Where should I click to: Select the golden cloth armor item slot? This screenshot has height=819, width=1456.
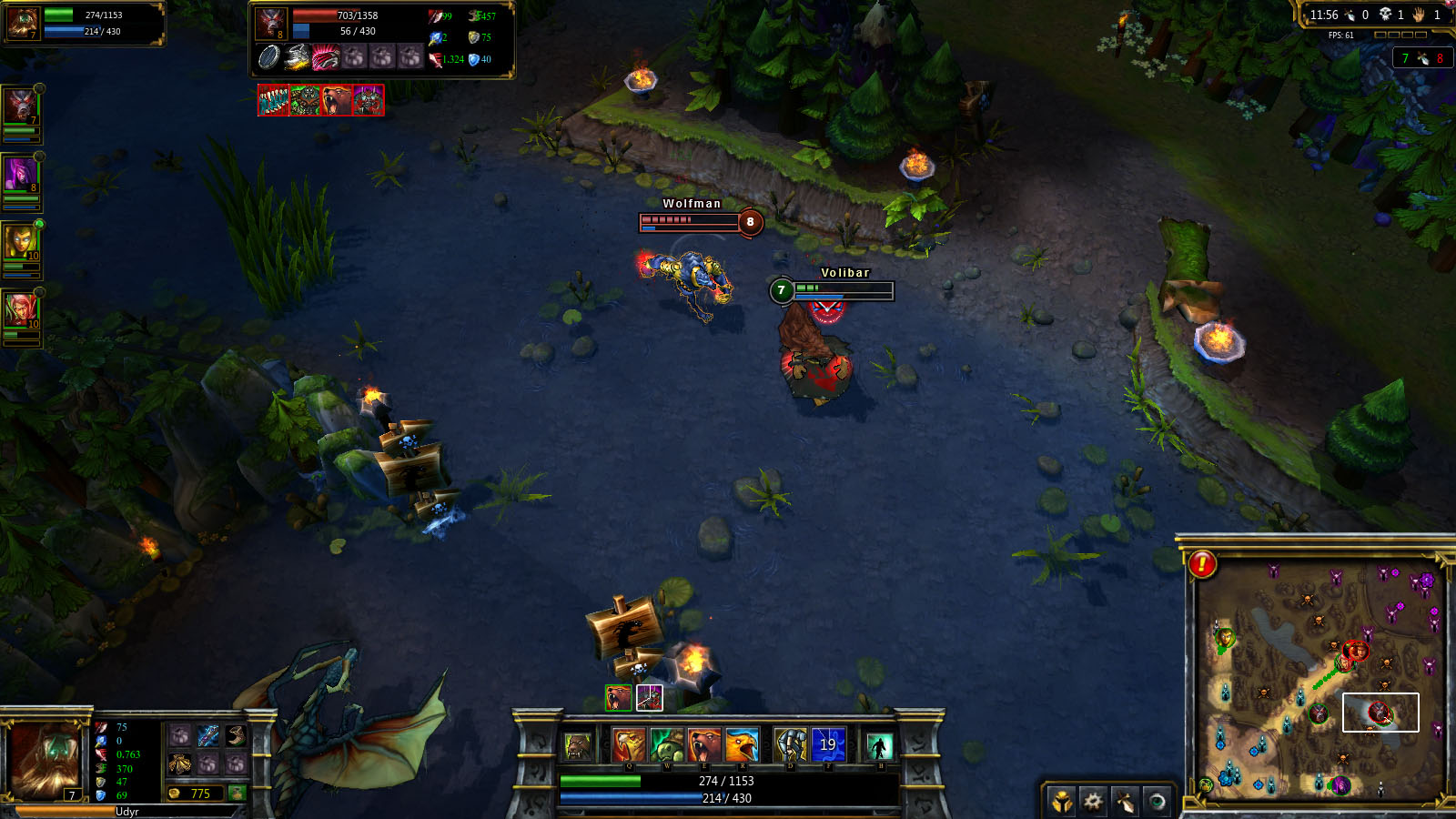point(180,763)
